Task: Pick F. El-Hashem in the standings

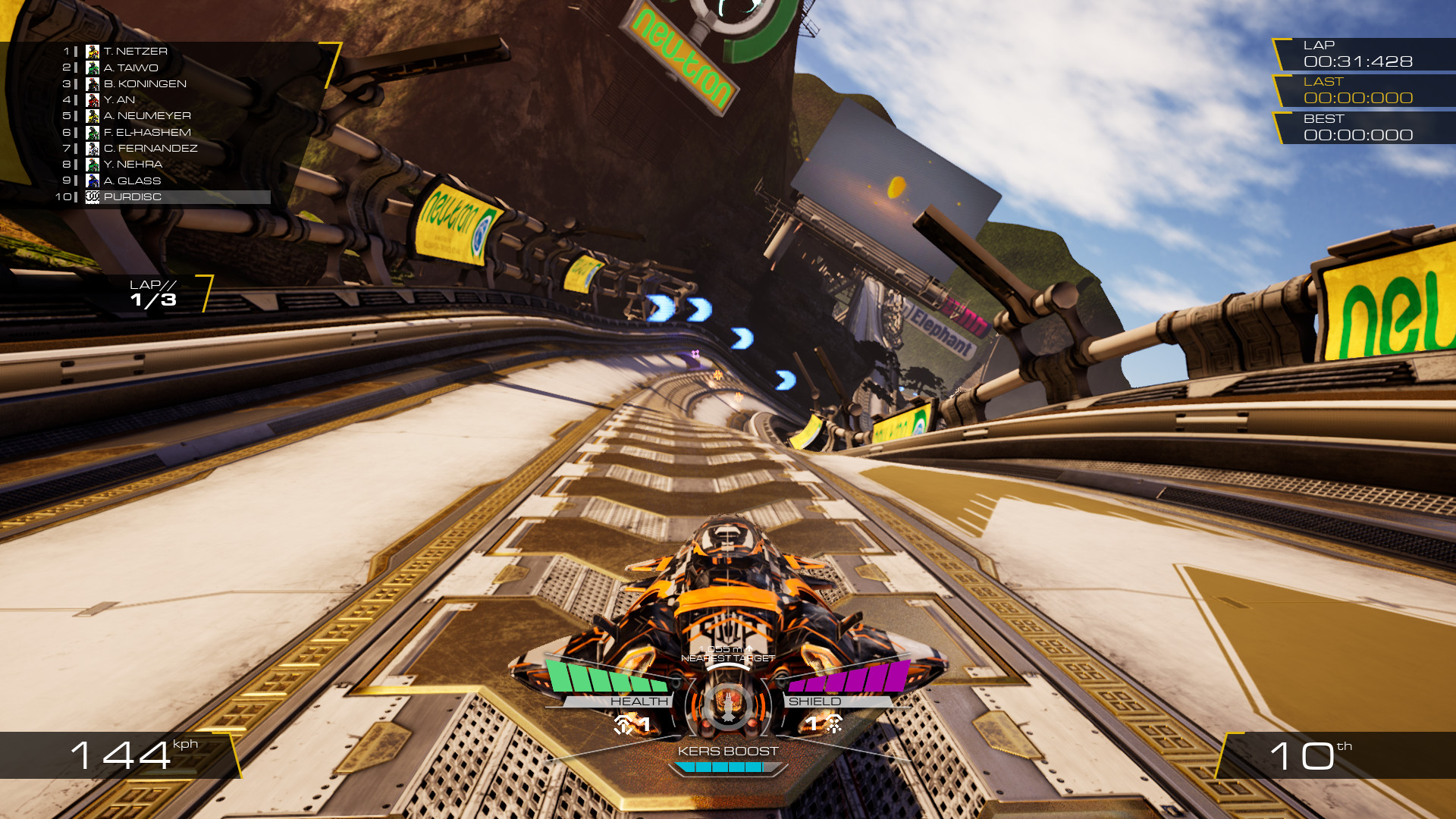Action: (146, 132)
